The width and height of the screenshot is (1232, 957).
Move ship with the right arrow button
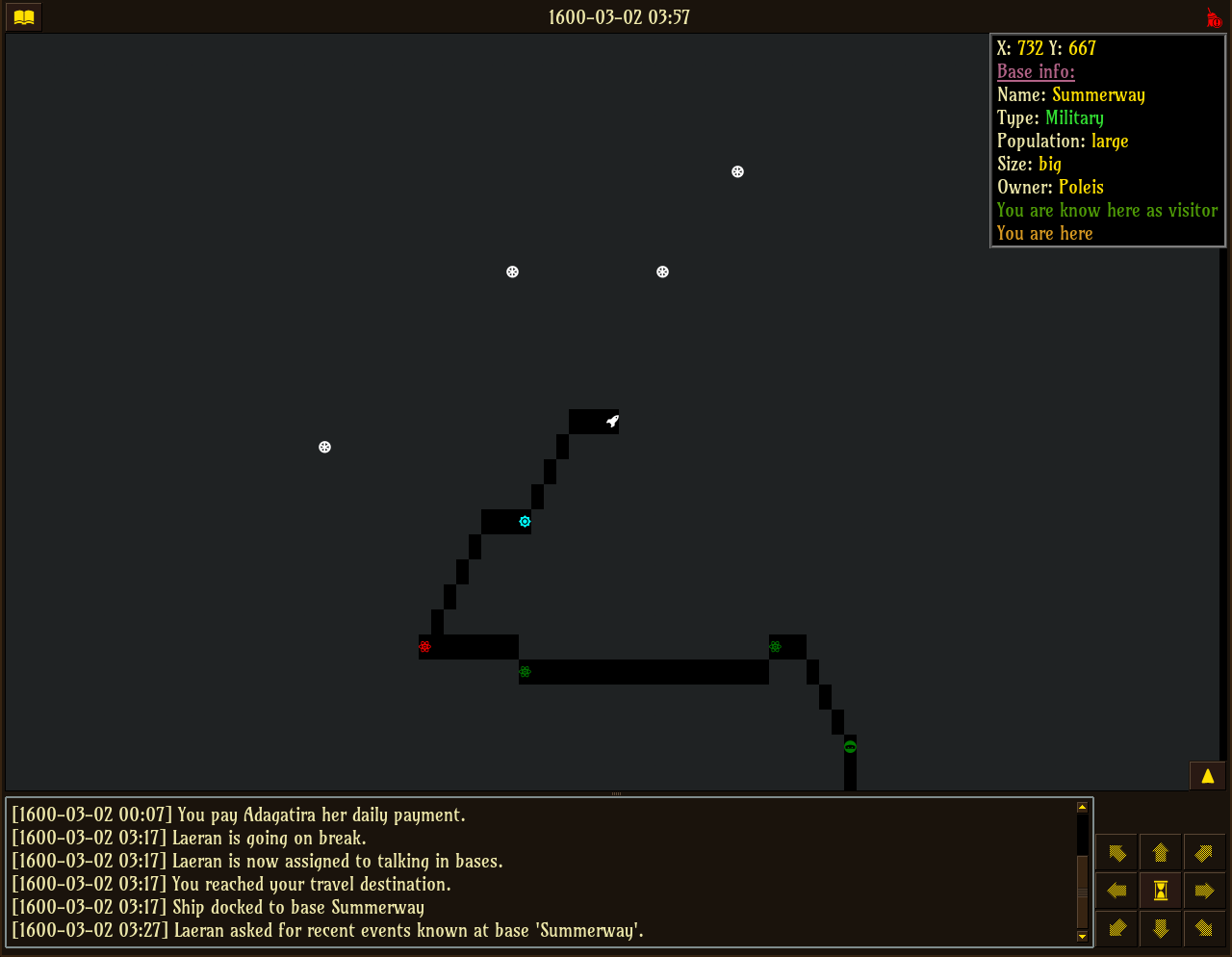(1204, 891)
